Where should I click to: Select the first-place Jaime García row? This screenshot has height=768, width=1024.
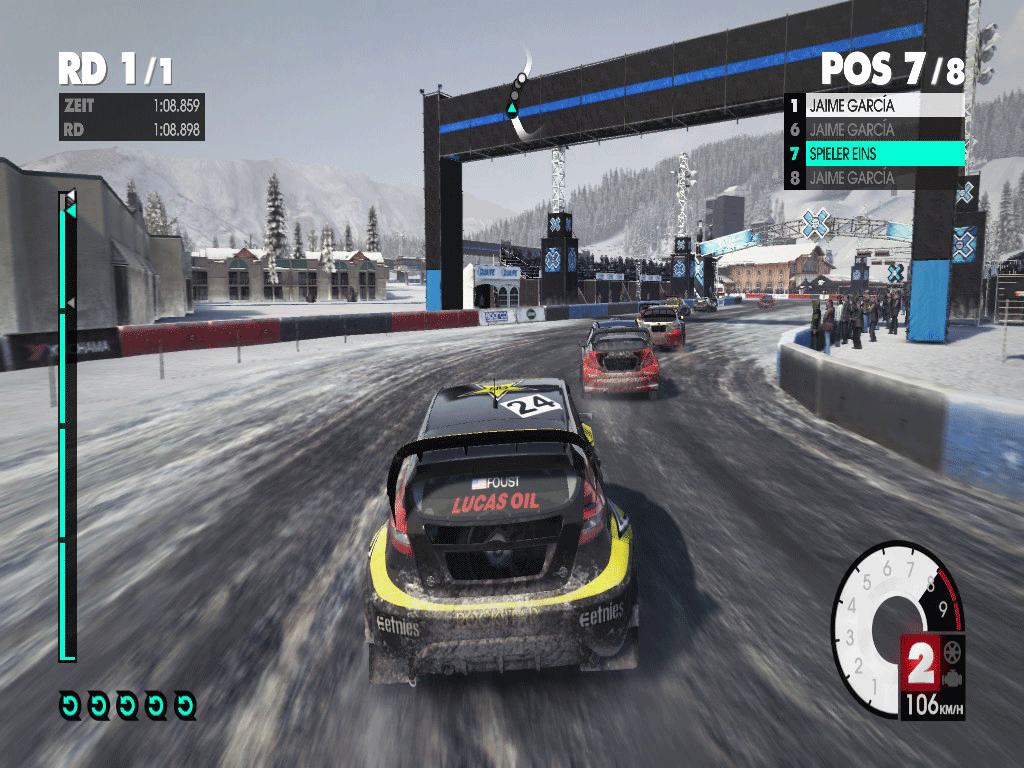coord(875,105)
